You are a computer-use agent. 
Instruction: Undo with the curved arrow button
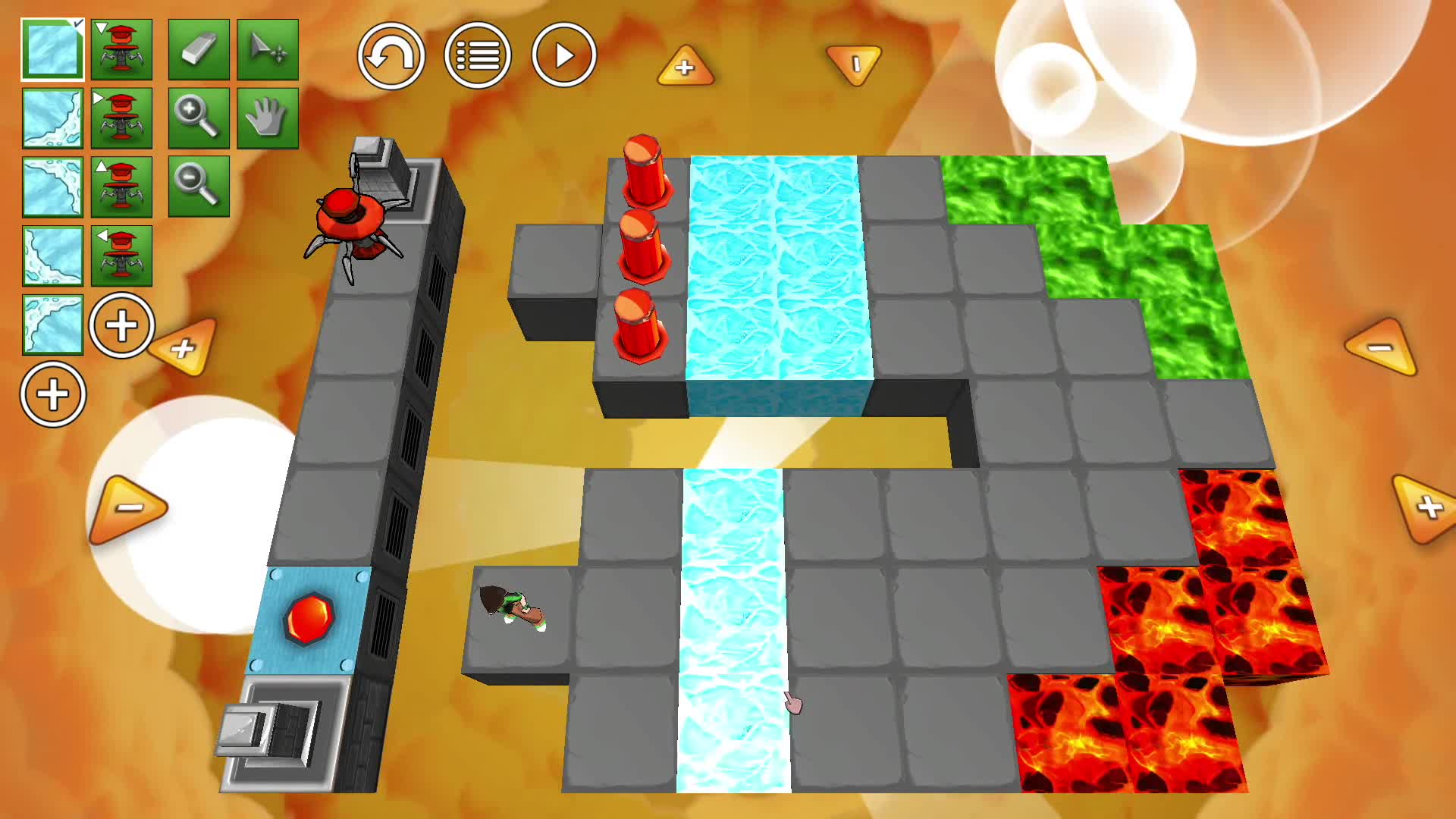click(391, 55)
